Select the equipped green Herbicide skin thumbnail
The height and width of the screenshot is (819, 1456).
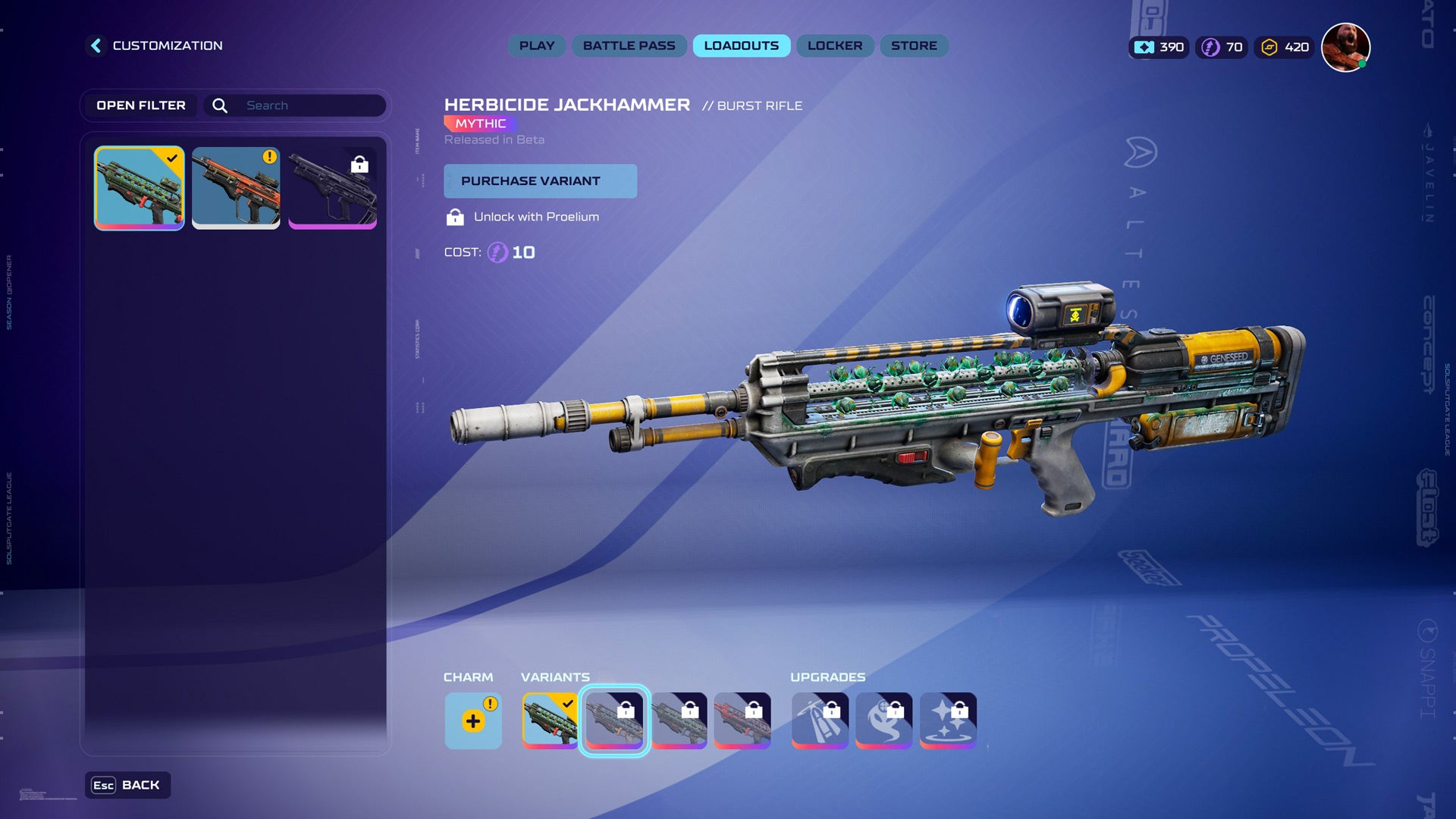coord(140,188)
